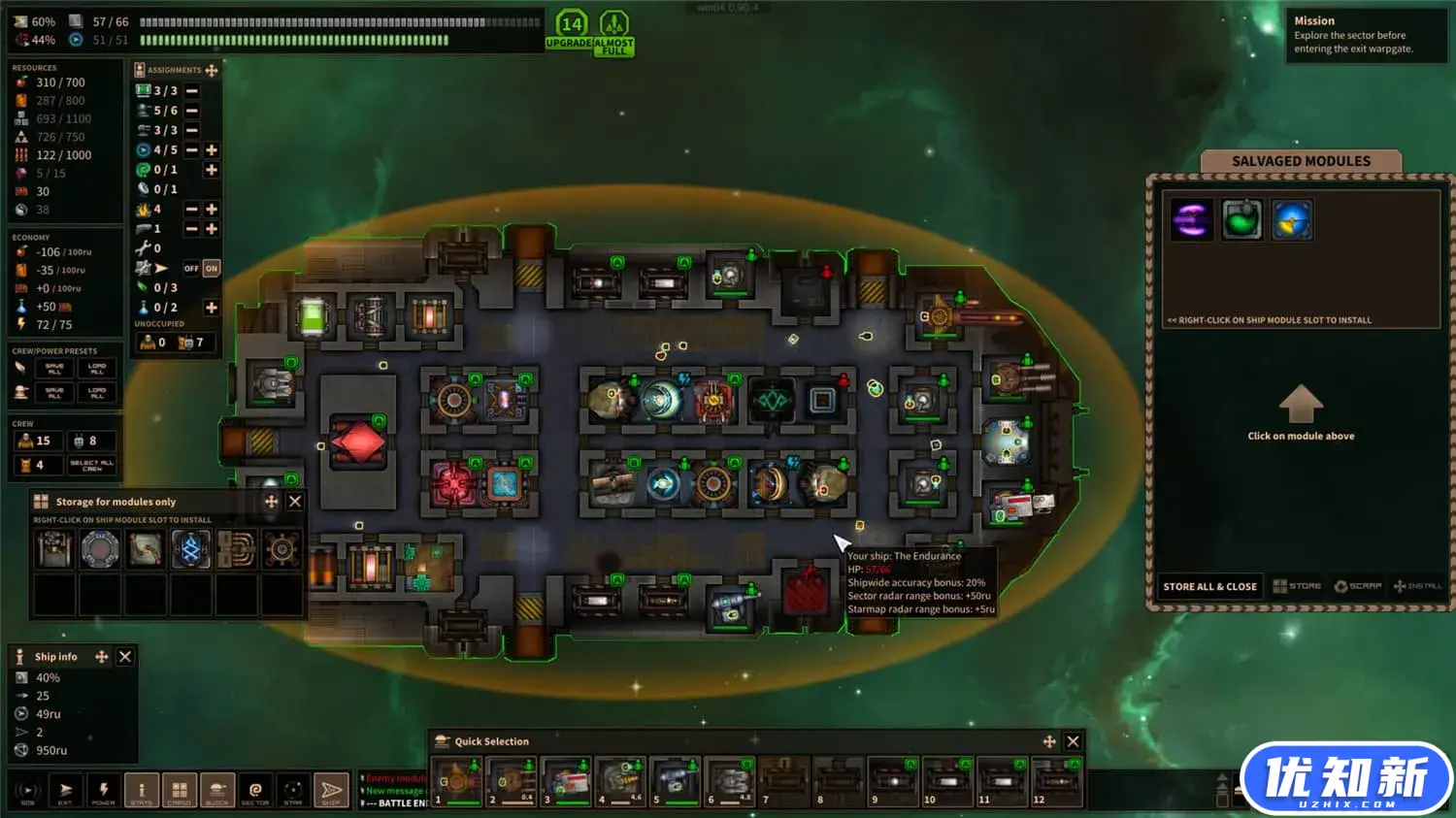This screenshot has width=1456, height=818.
Task: Close the module storage panel
Action: (295, 502)
